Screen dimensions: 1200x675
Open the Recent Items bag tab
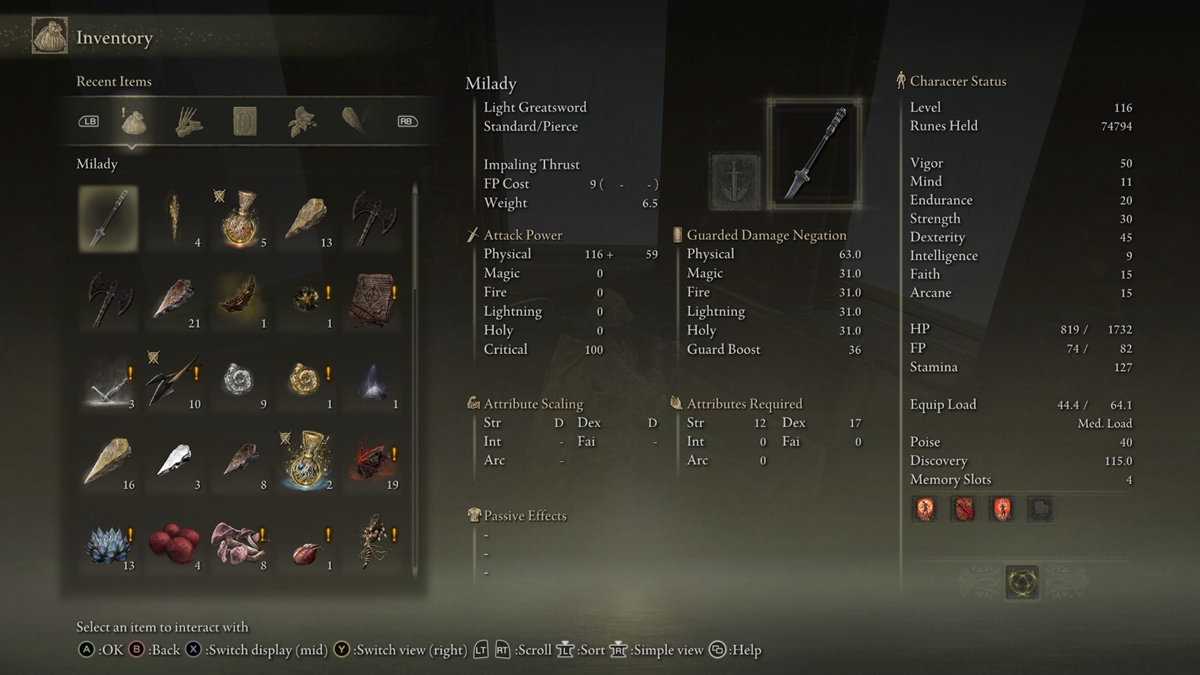point(134,122)
